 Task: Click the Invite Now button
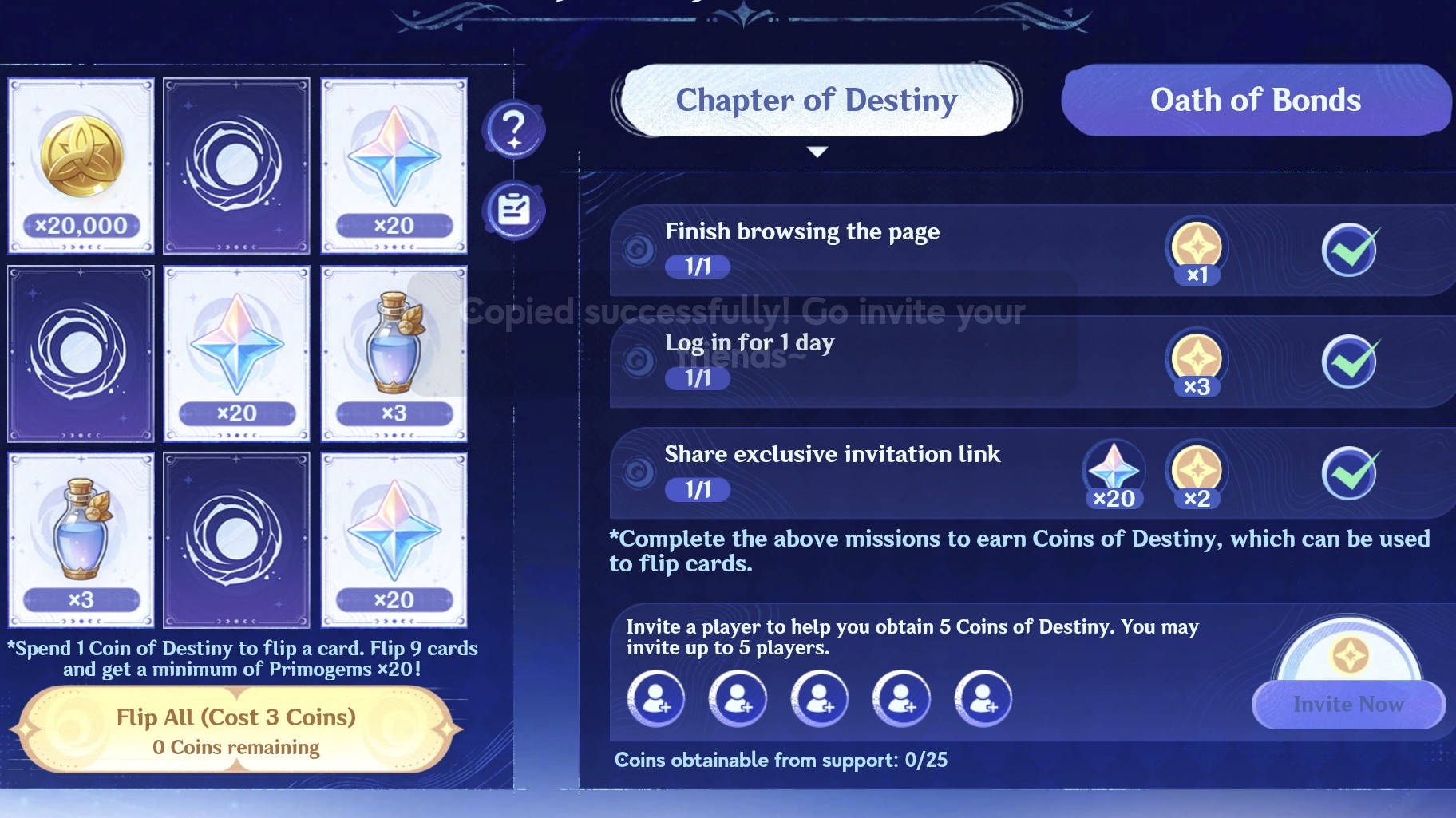(1347, 705)
